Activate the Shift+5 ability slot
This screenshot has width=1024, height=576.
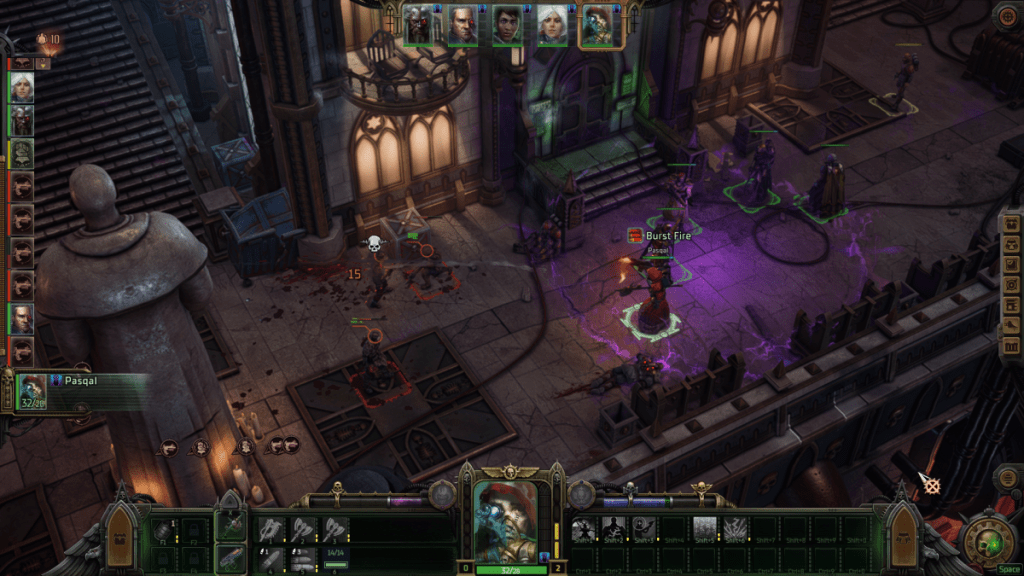(705, 530)
